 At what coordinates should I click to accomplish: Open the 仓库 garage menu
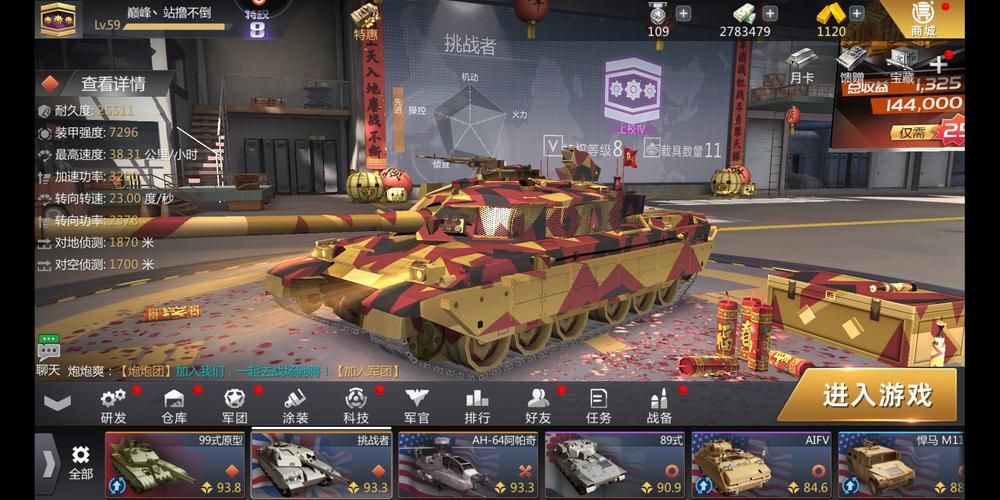coord(174,404)
